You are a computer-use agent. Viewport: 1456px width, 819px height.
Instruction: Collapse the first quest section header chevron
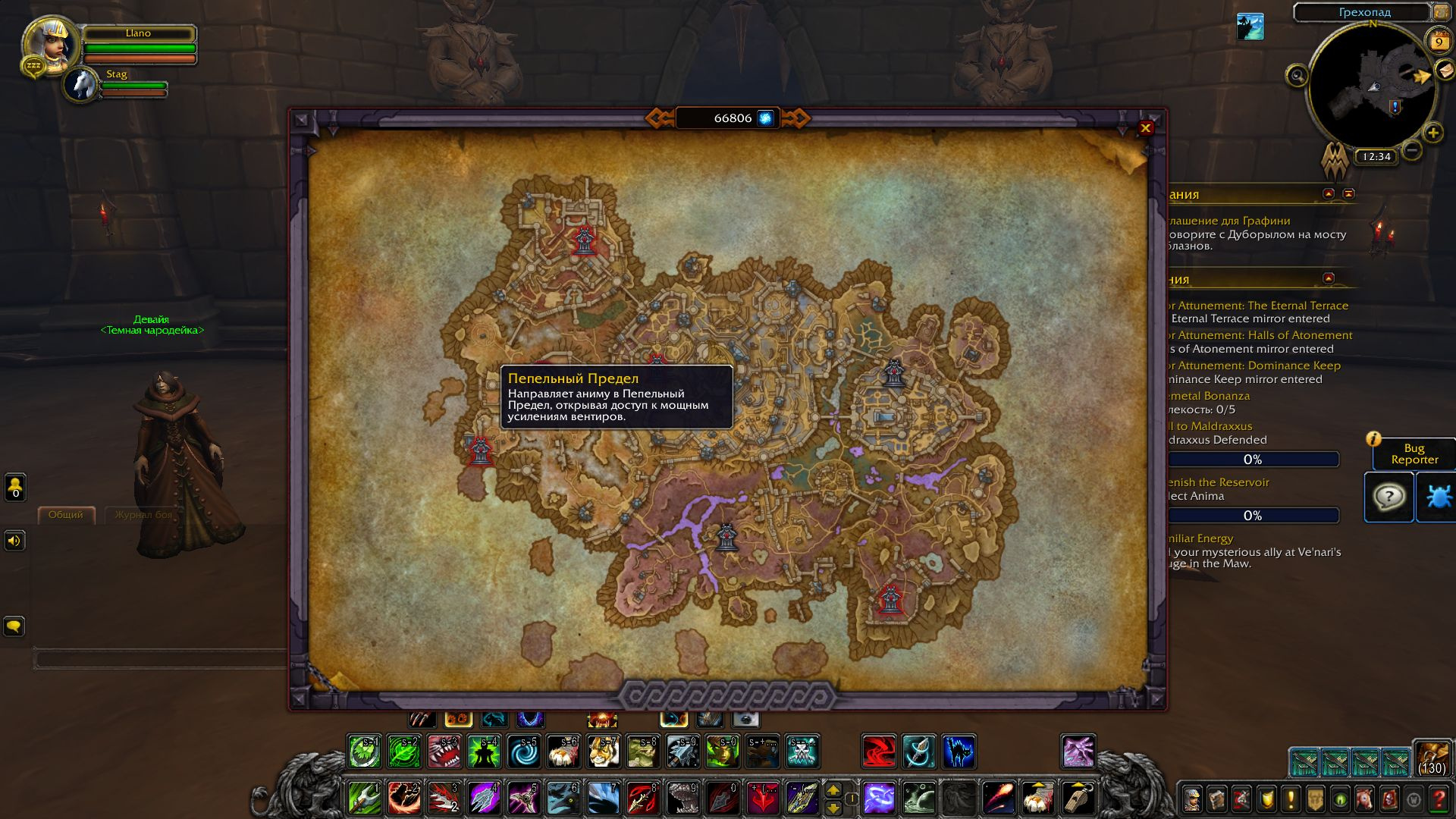(x=1328, y=193)
